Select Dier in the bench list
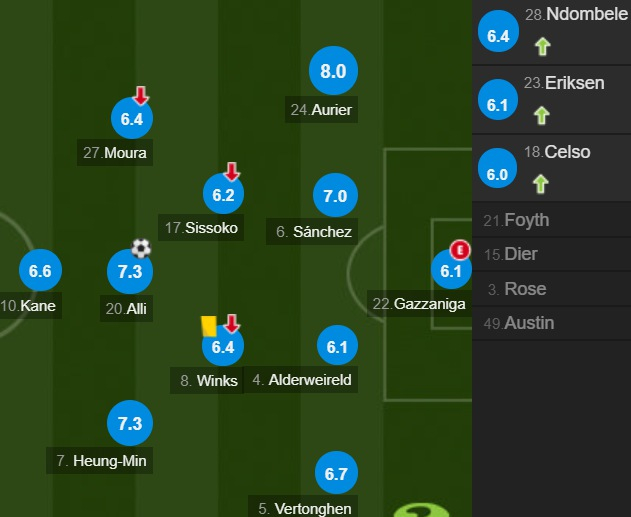 click(x=551, y=254)
